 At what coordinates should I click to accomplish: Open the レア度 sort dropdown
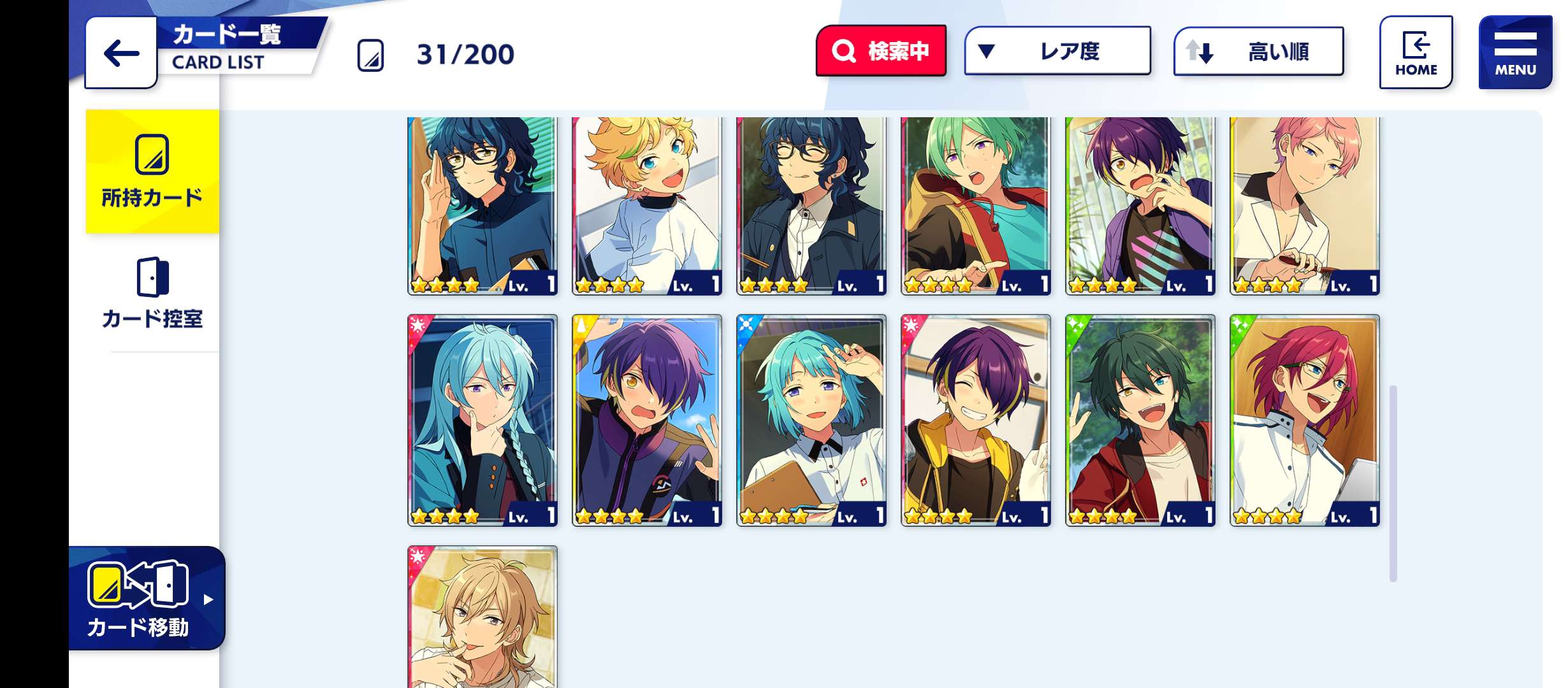coord(1057,51)
